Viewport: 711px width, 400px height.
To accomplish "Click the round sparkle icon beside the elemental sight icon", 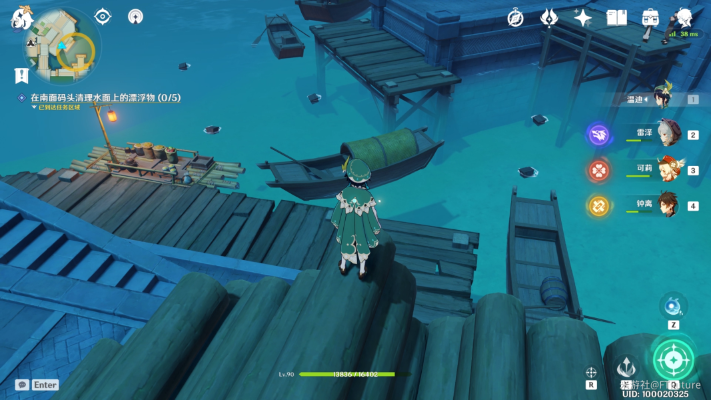I will coord(135,16).
